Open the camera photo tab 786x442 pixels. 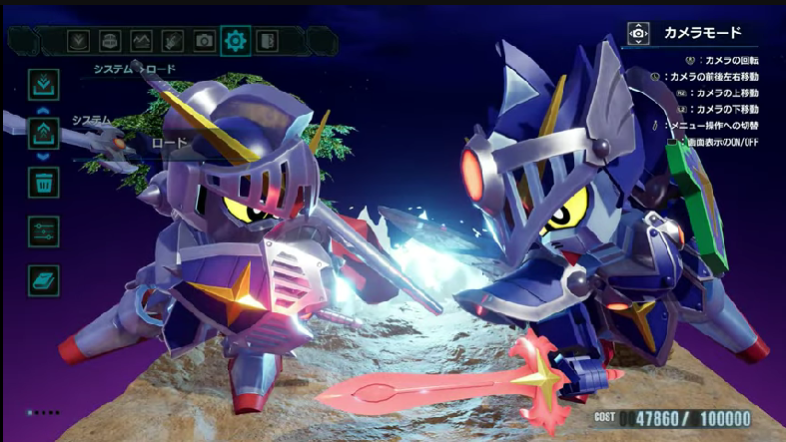coord(204,41)
